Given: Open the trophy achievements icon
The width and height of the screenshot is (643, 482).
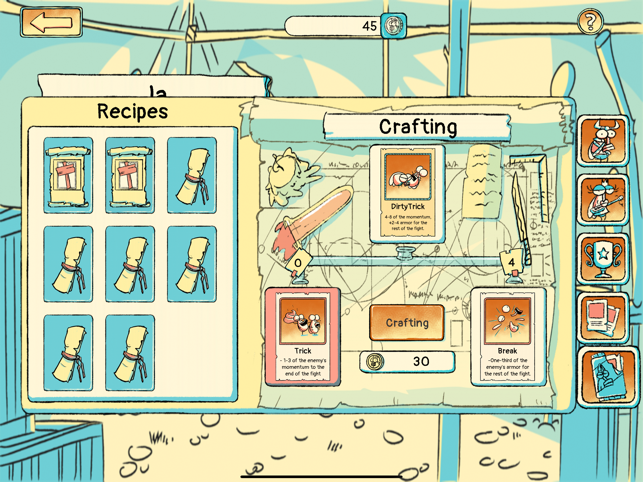Looking at the screenshot, I should tap(603, 258).
